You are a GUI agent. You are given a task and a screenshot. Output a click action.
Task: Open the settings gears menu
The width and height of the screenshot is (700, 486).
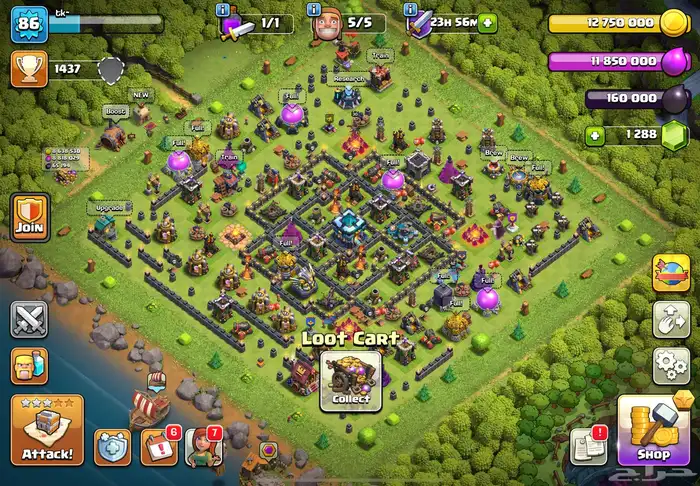(671, 365)
